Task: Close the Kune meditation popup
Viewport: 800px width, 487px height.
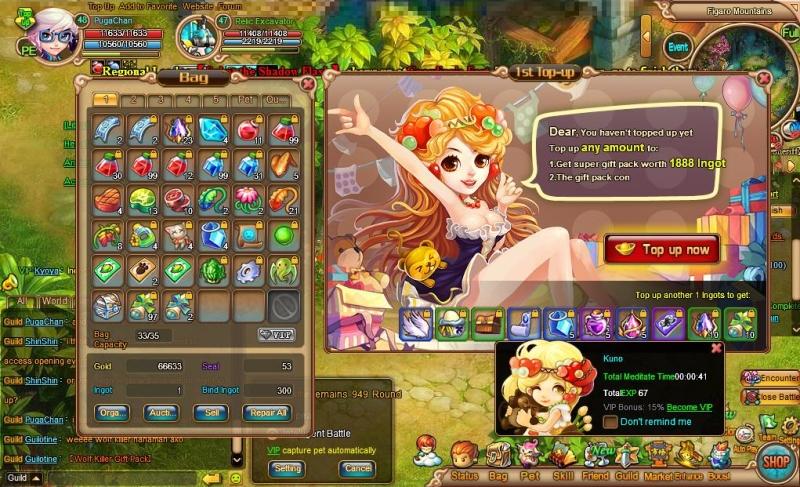Action: (716, 348)
